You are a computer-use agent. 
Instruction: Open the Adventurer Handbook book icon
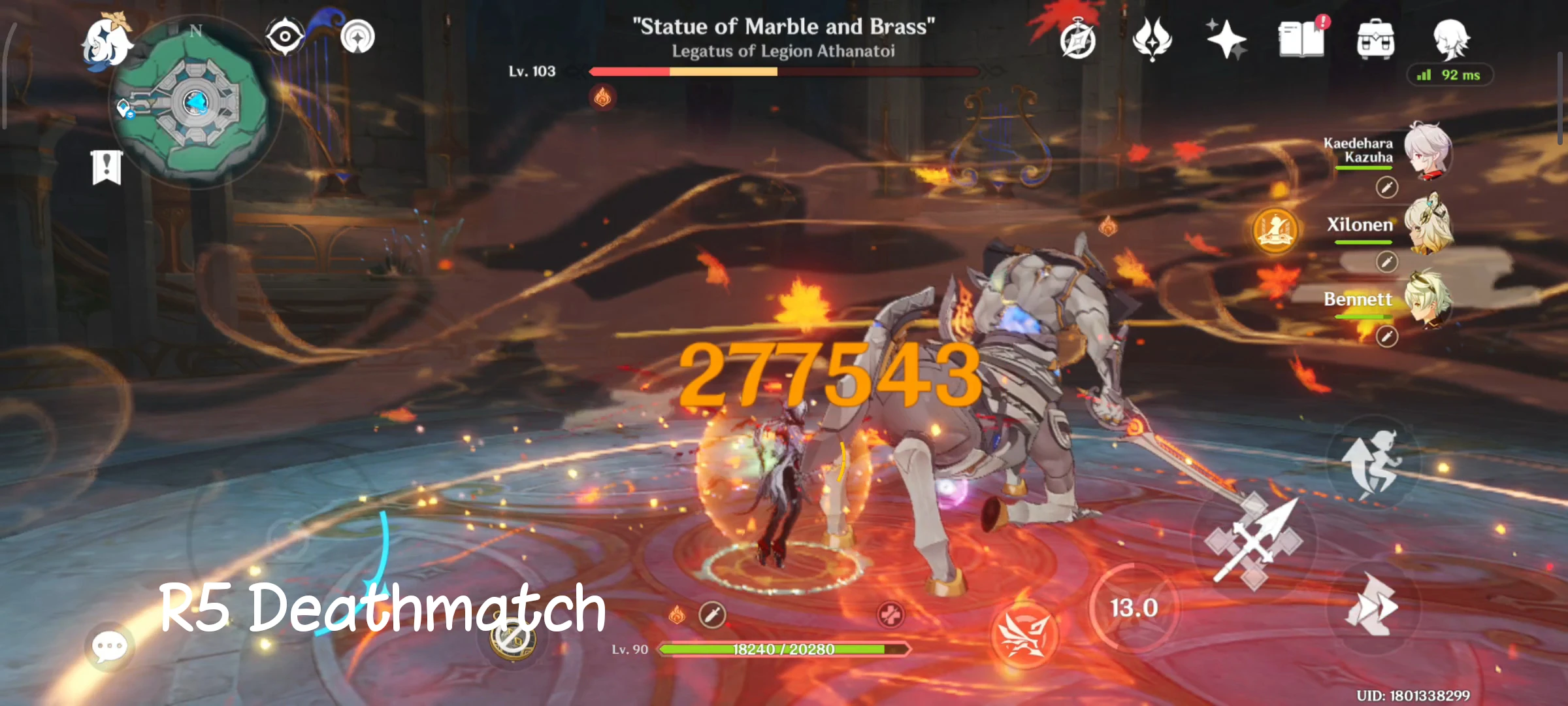(1302, 39)
